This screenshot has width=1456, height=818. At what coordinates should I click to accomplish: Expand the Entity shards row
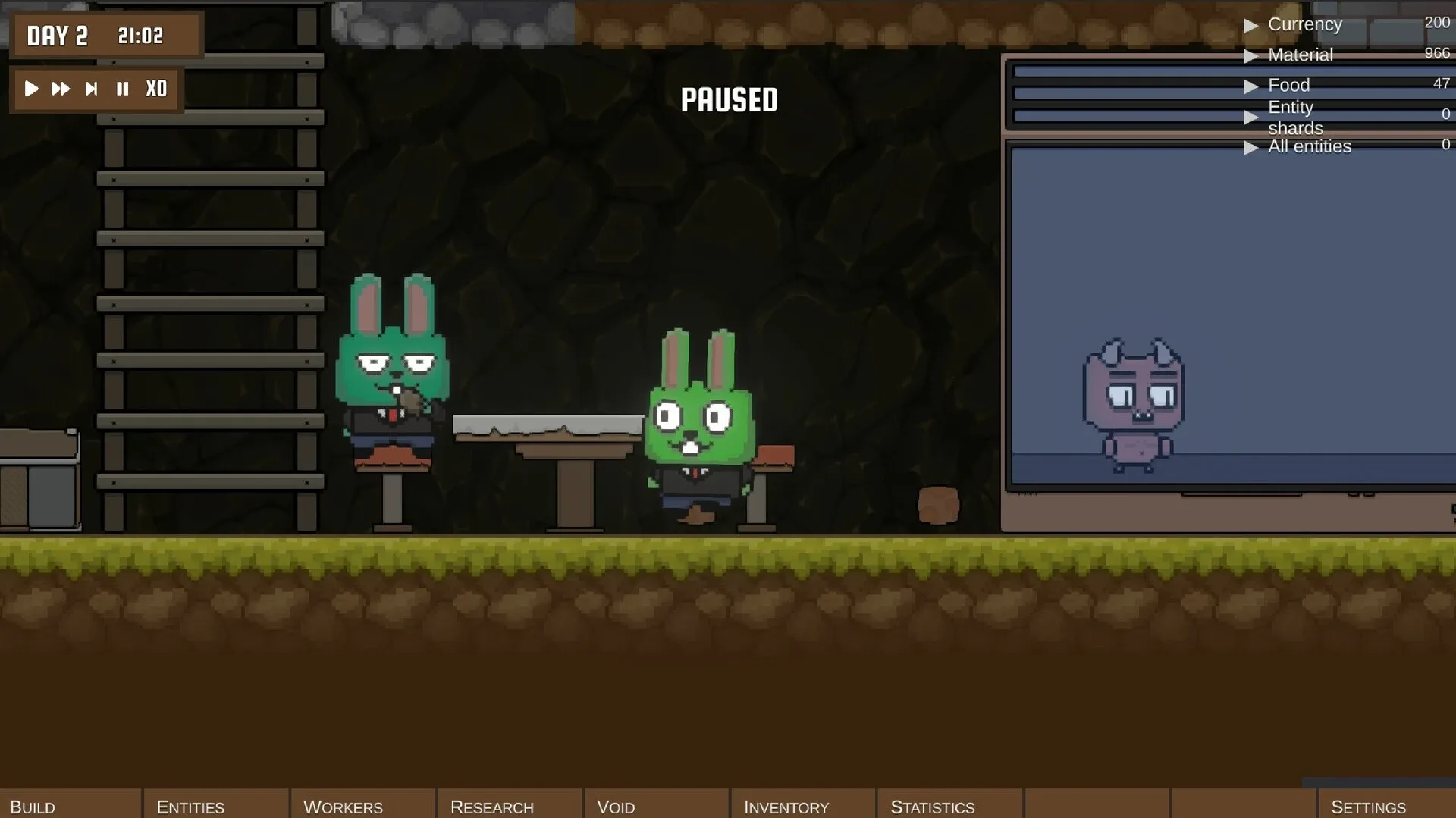(x=1252, y=118)
